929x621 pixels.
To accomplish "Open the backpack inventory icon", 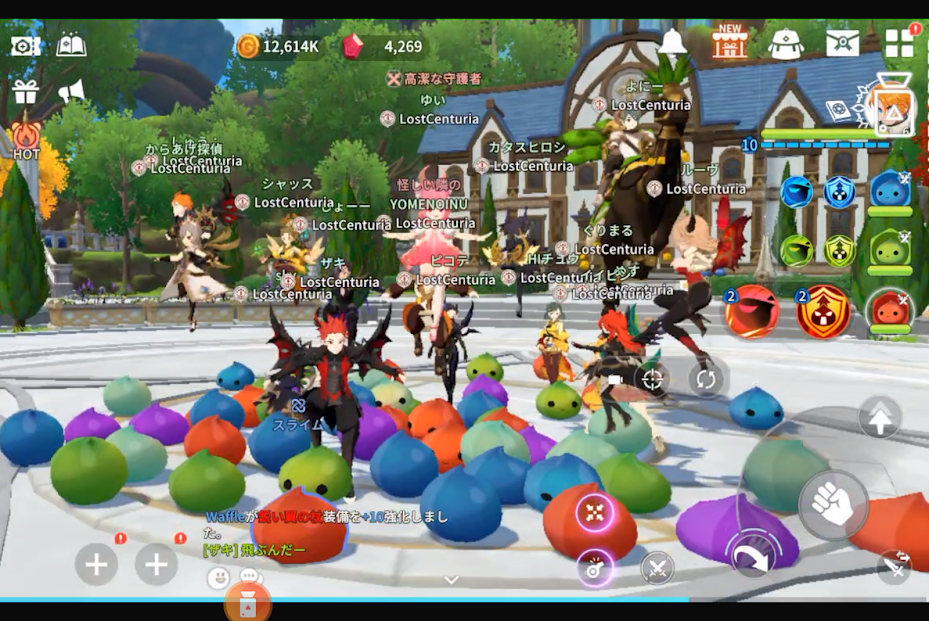I will click(786, 44).
